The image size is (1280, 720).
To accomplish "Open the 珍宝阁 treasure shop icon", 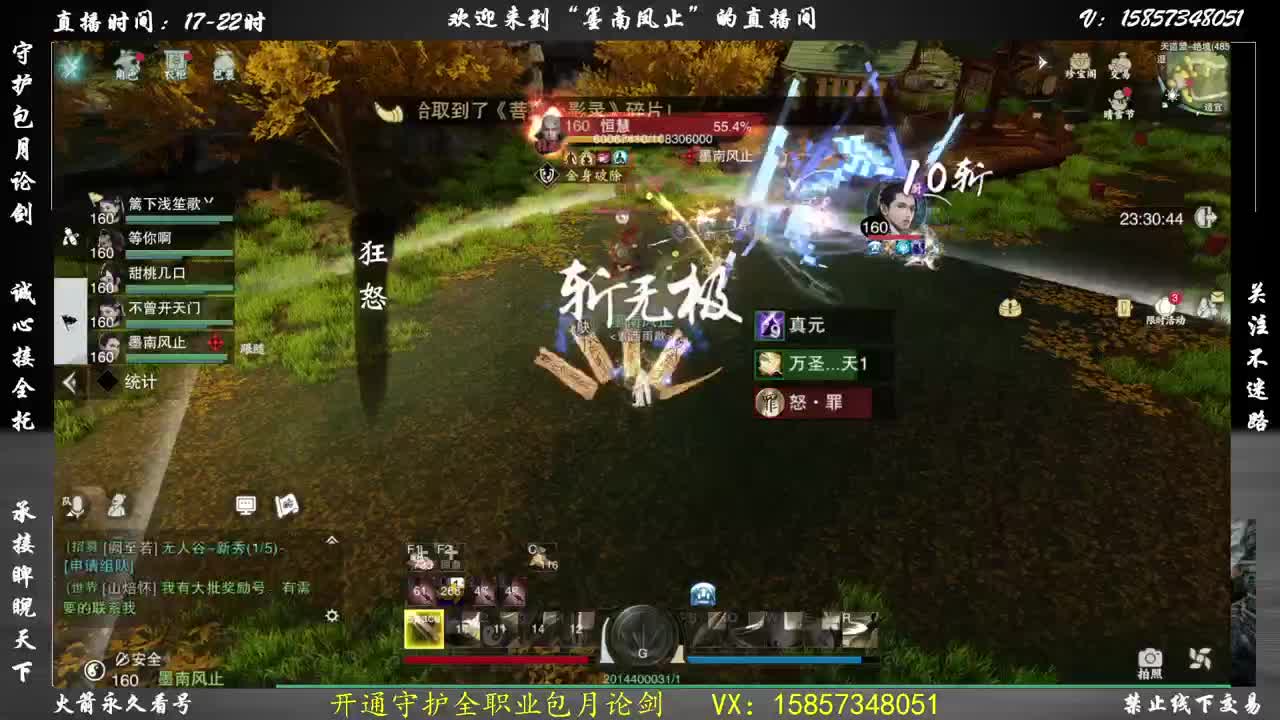I will (1079, 62).
